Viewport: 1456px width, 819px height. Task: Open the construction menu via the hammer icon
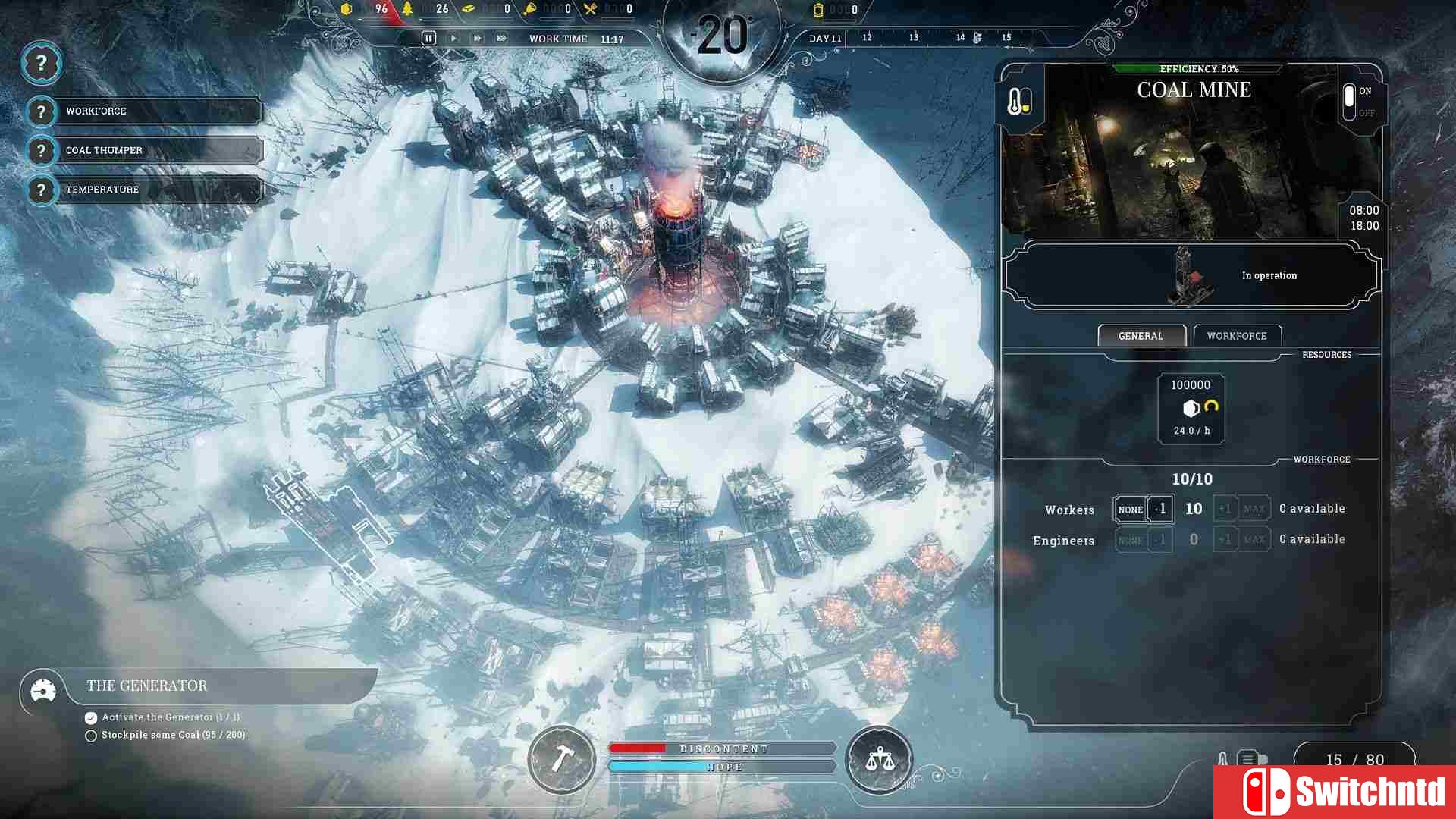click(561, 761)
